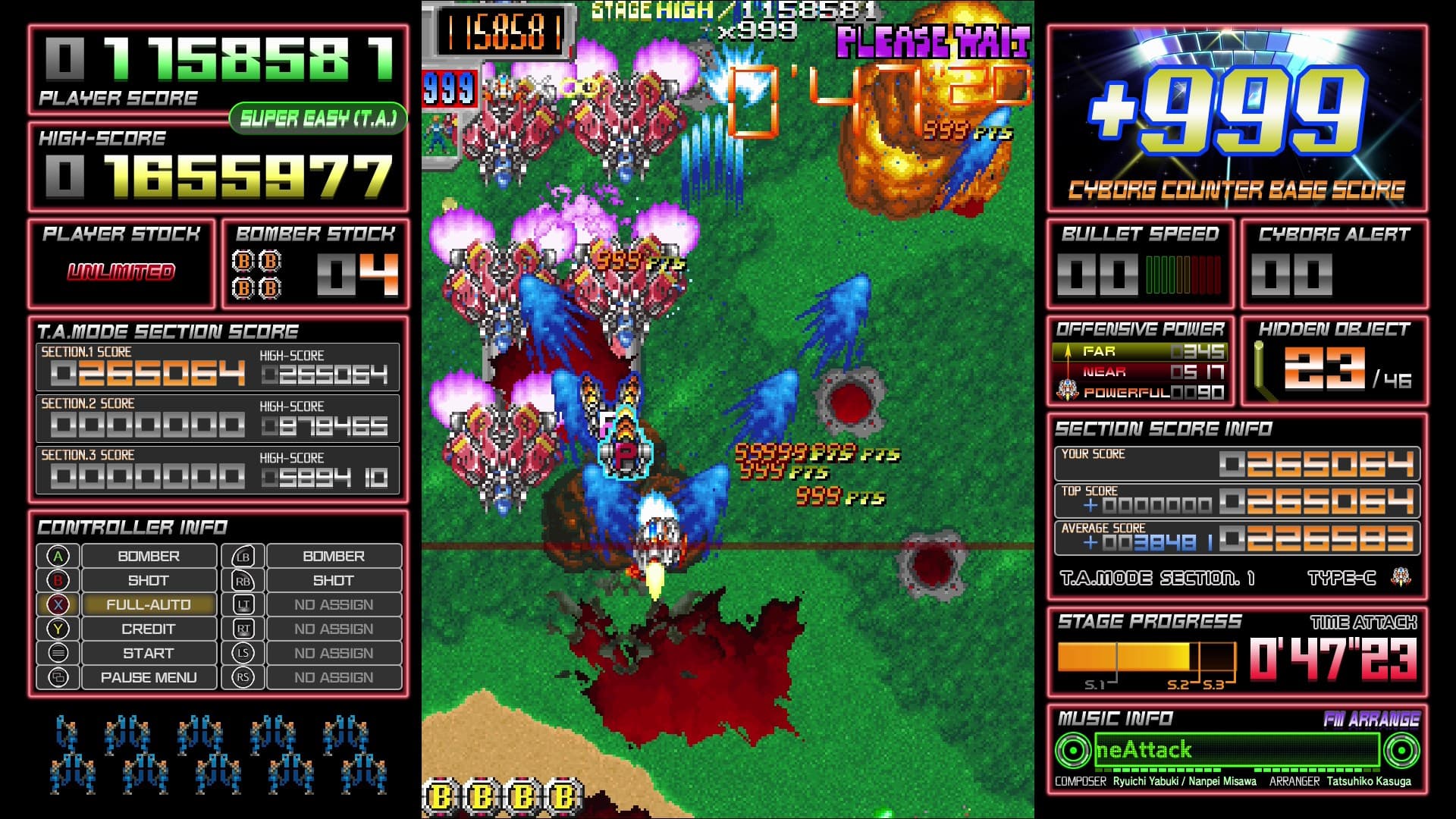Click the START button in Controller Info
The width and height of the screenshot is (1456, 819).
point(149,652)
